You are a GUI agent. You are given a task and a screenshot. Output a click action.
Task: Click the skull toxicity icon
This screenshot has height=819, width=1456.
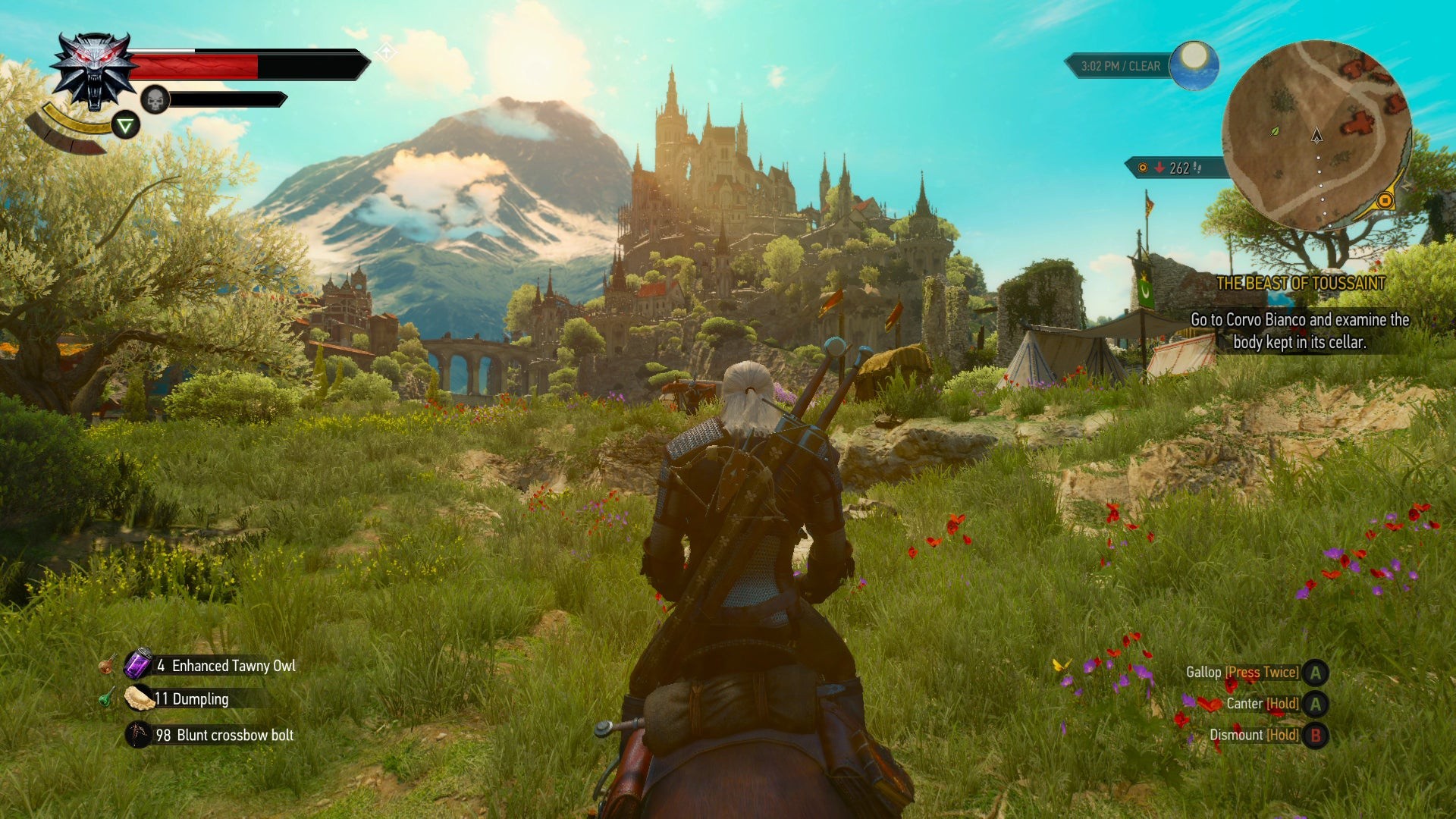tap(155, 99)
